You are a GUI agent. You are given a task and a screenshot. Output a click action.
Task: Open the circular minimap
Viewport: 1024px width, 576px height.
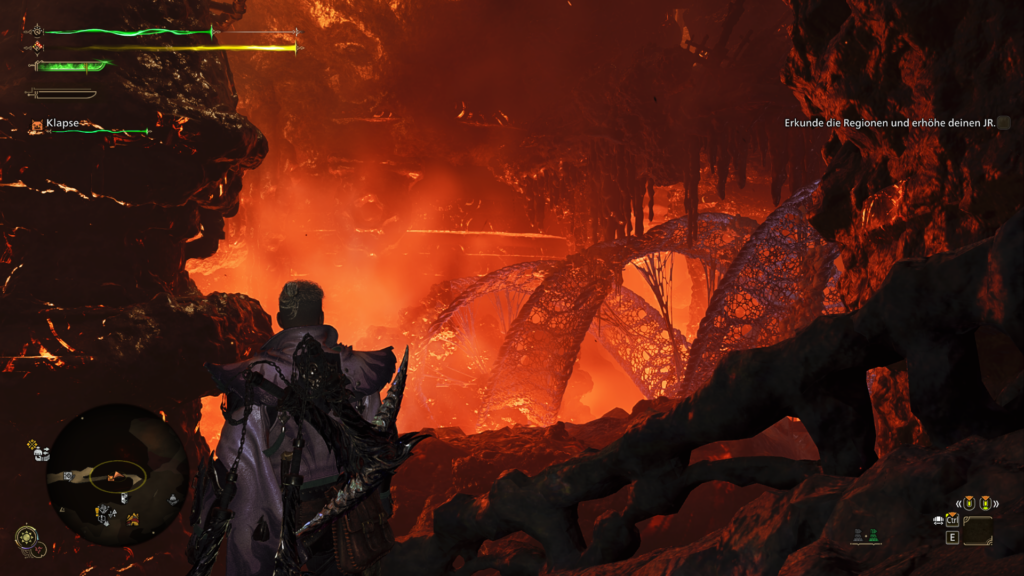[x=117, y=475]
